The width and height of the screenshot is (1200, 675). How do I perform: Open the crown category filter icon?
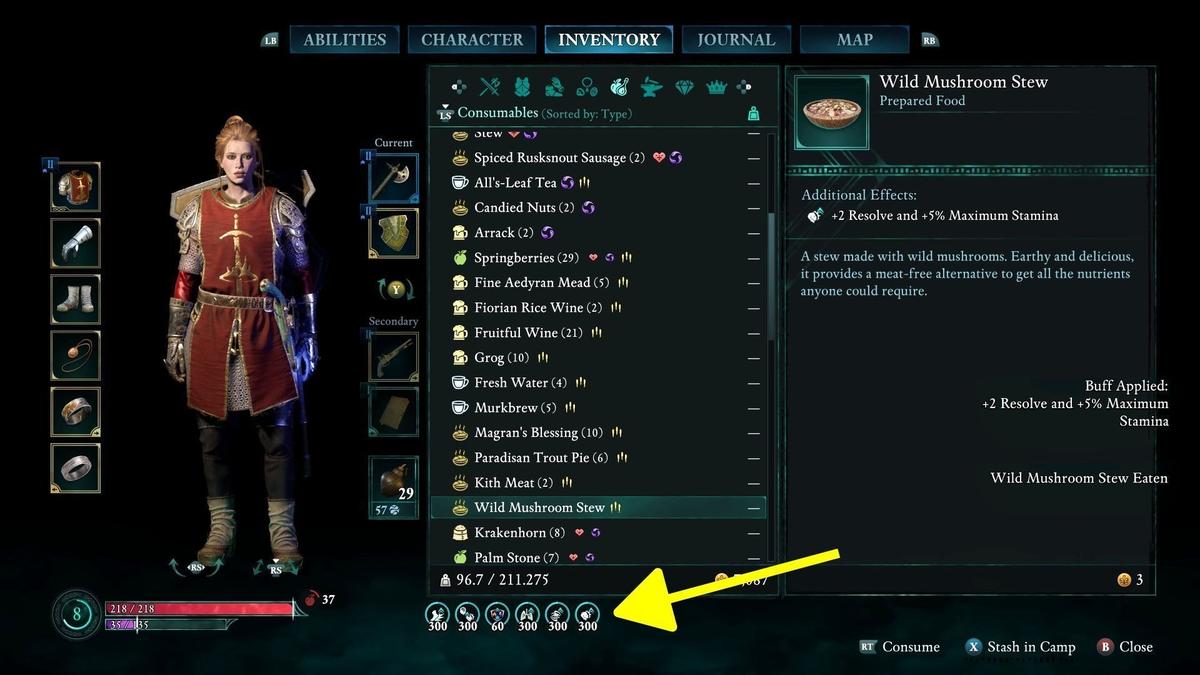[x=716, y=88]
